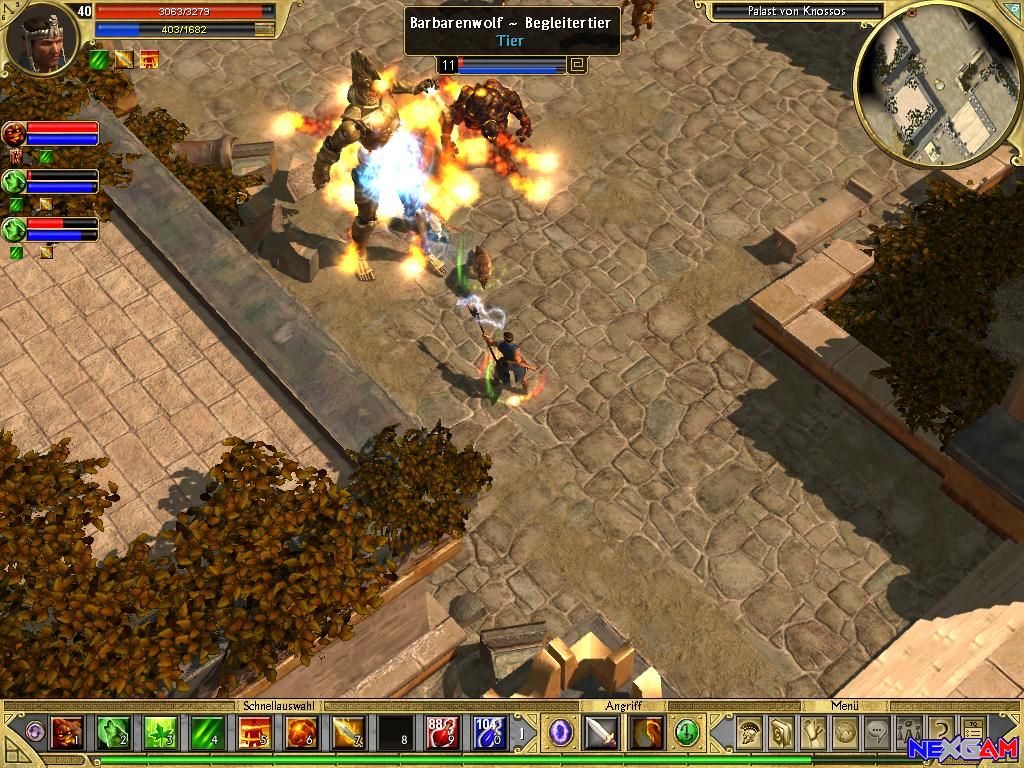Viewport: 1024px width, 768px height.
Task: Open help with the question mark icon
Action: [941, 733]
